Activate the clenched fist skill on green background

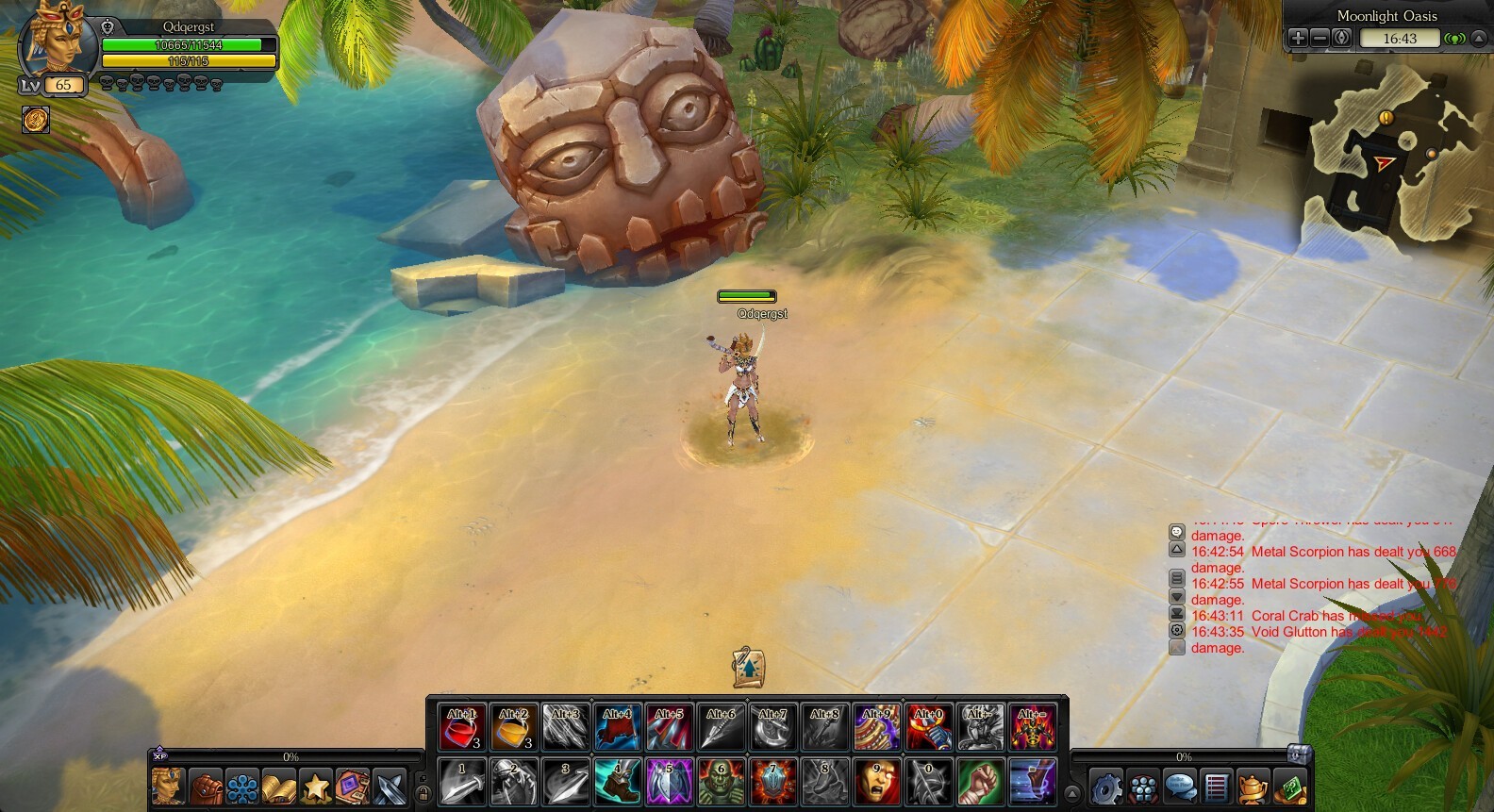click(980, 782)
